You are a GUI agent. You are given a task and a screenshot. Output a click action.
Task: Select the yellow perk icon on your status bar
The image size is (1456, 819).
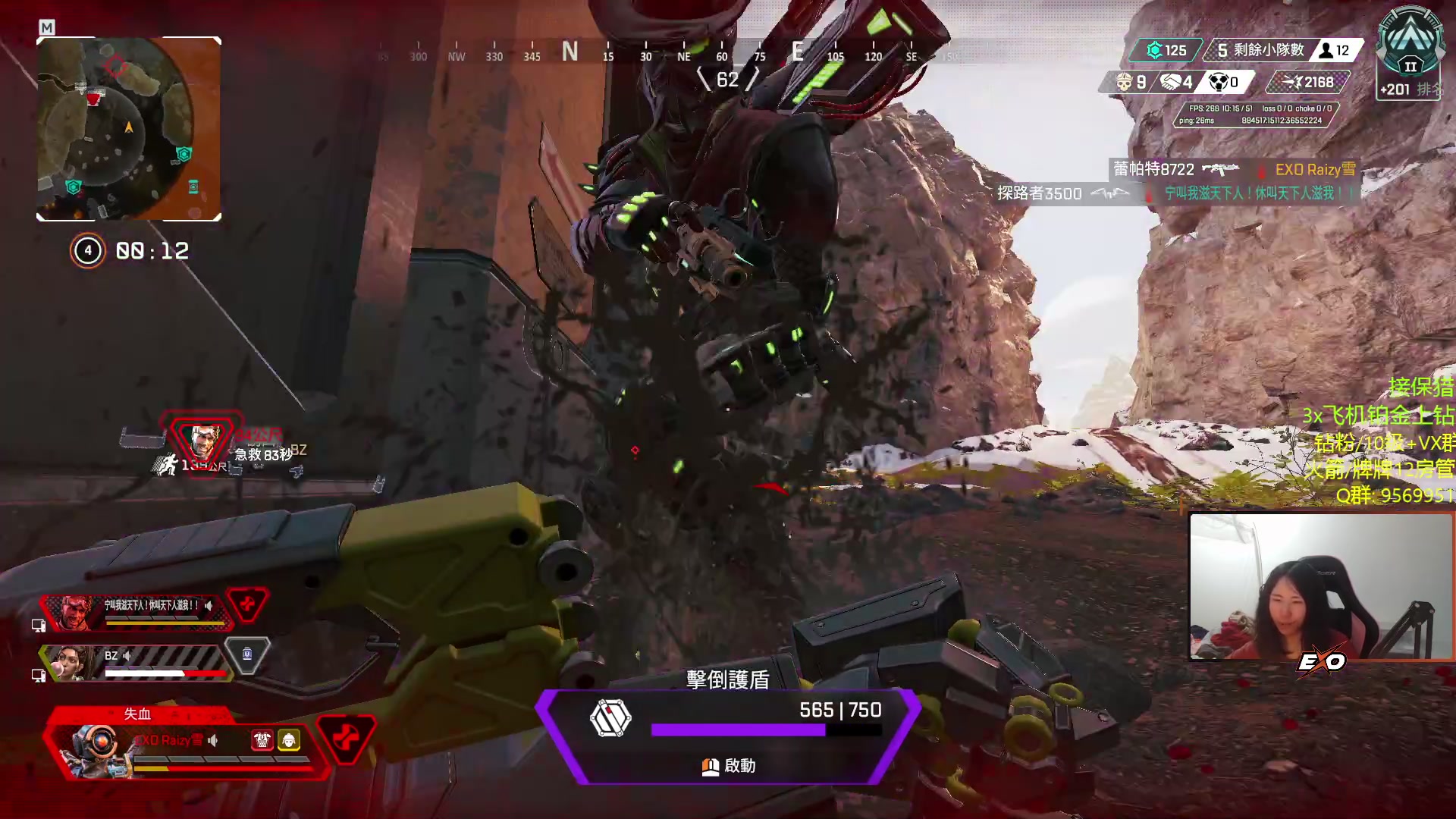click(x=289, y=739)
